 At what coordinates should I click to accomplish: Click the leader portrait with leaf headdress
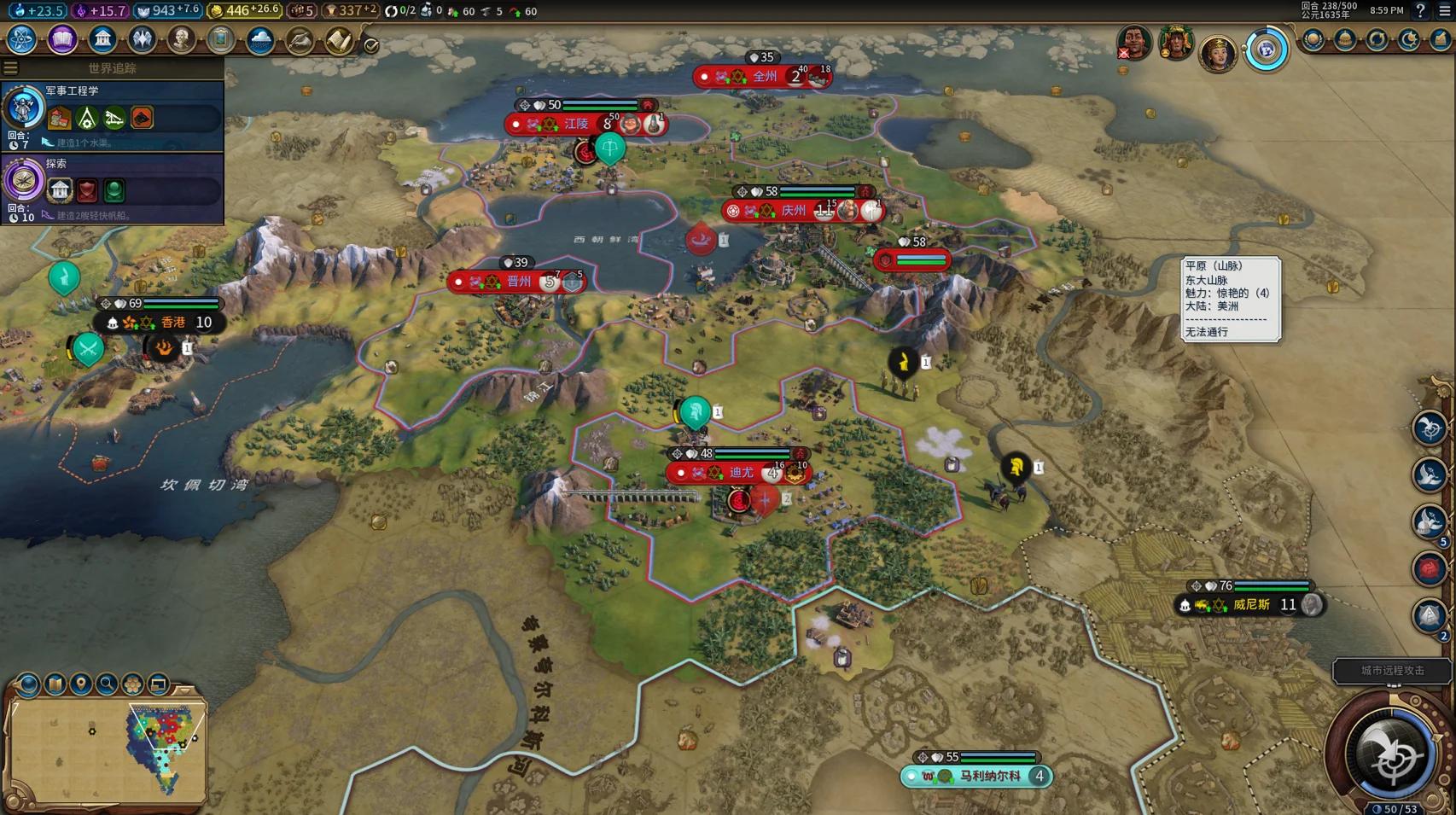1175,42
